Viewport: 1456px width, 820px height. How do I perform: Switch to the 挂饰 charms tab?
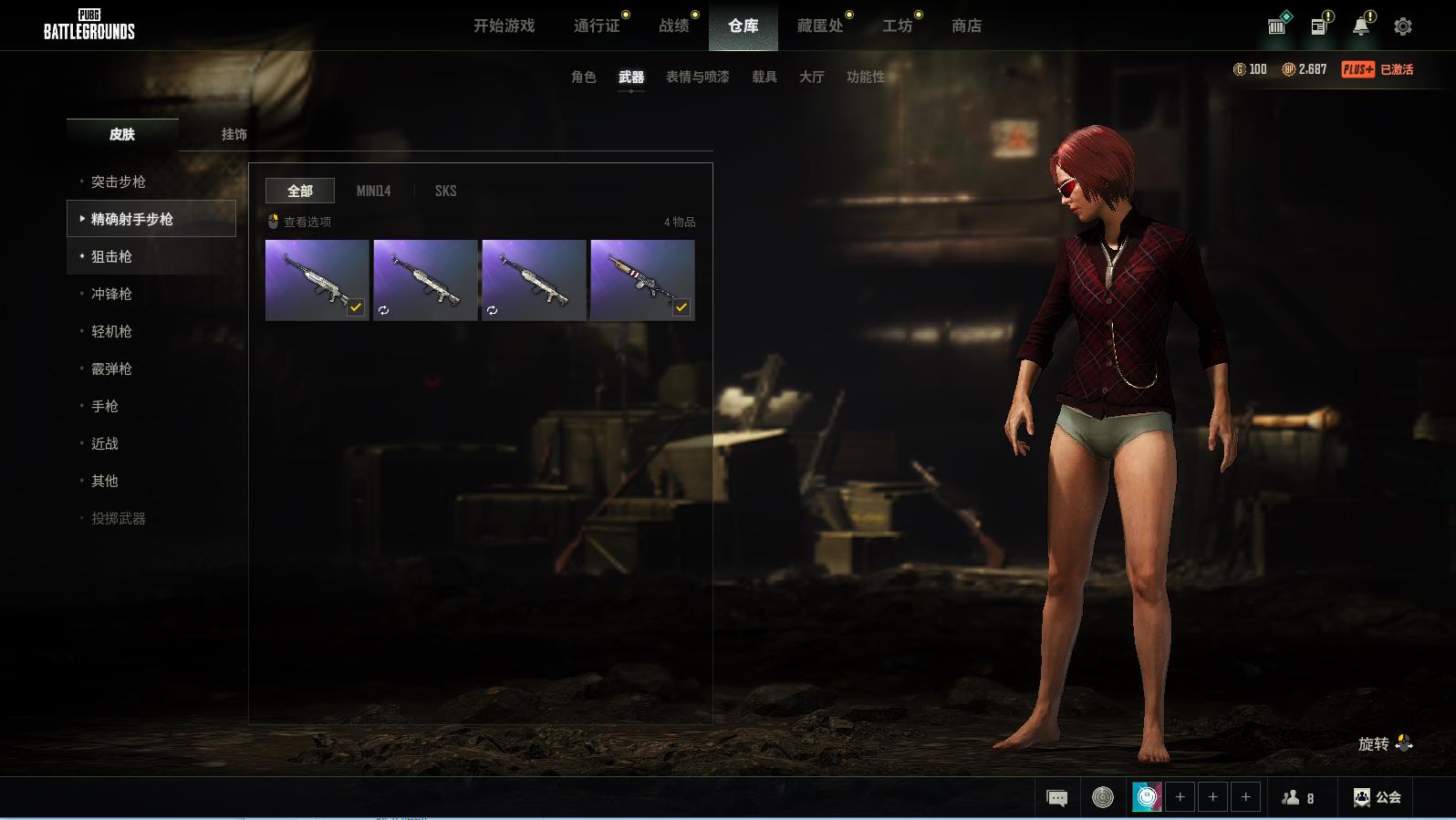234,134
